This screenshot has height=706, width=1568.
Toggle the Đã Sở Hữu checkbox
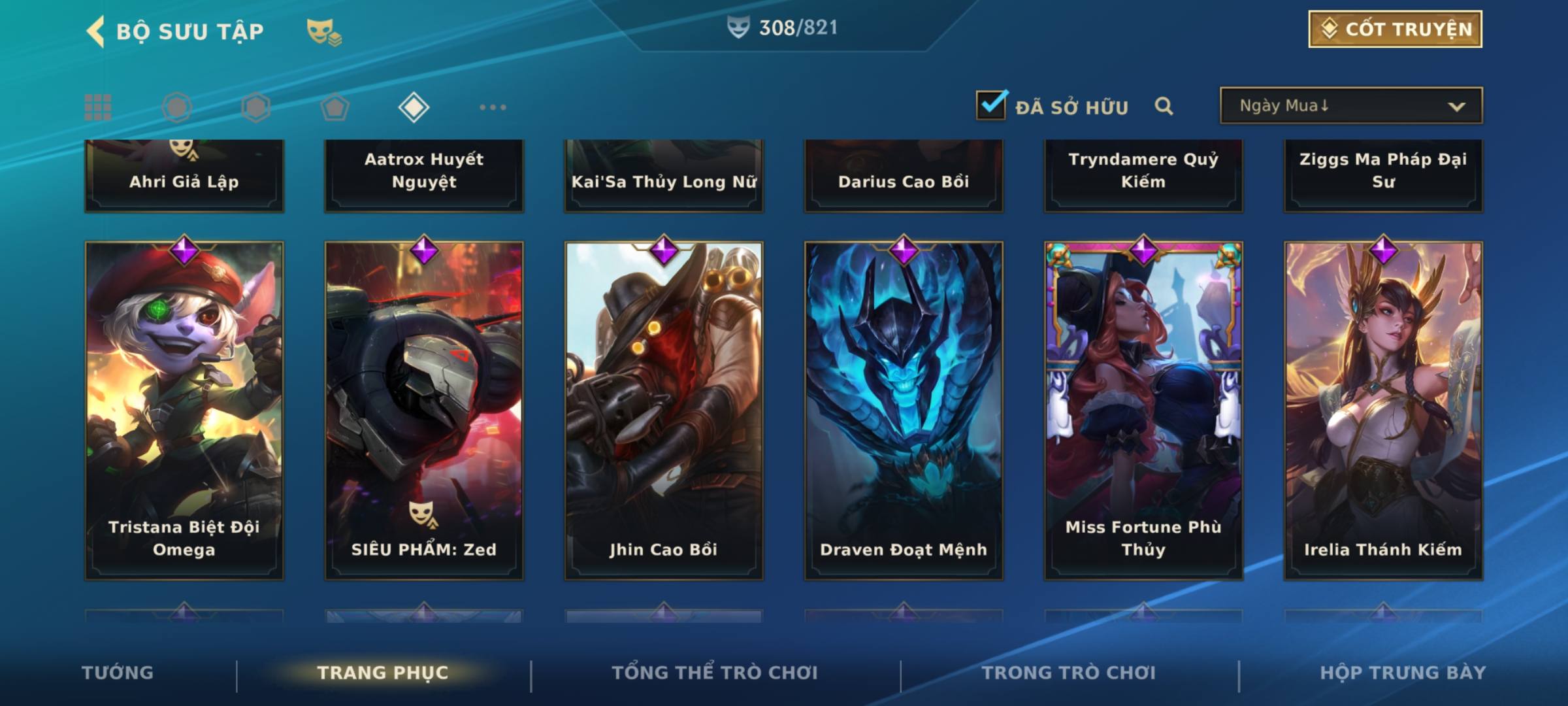click(x=991, y=105)
